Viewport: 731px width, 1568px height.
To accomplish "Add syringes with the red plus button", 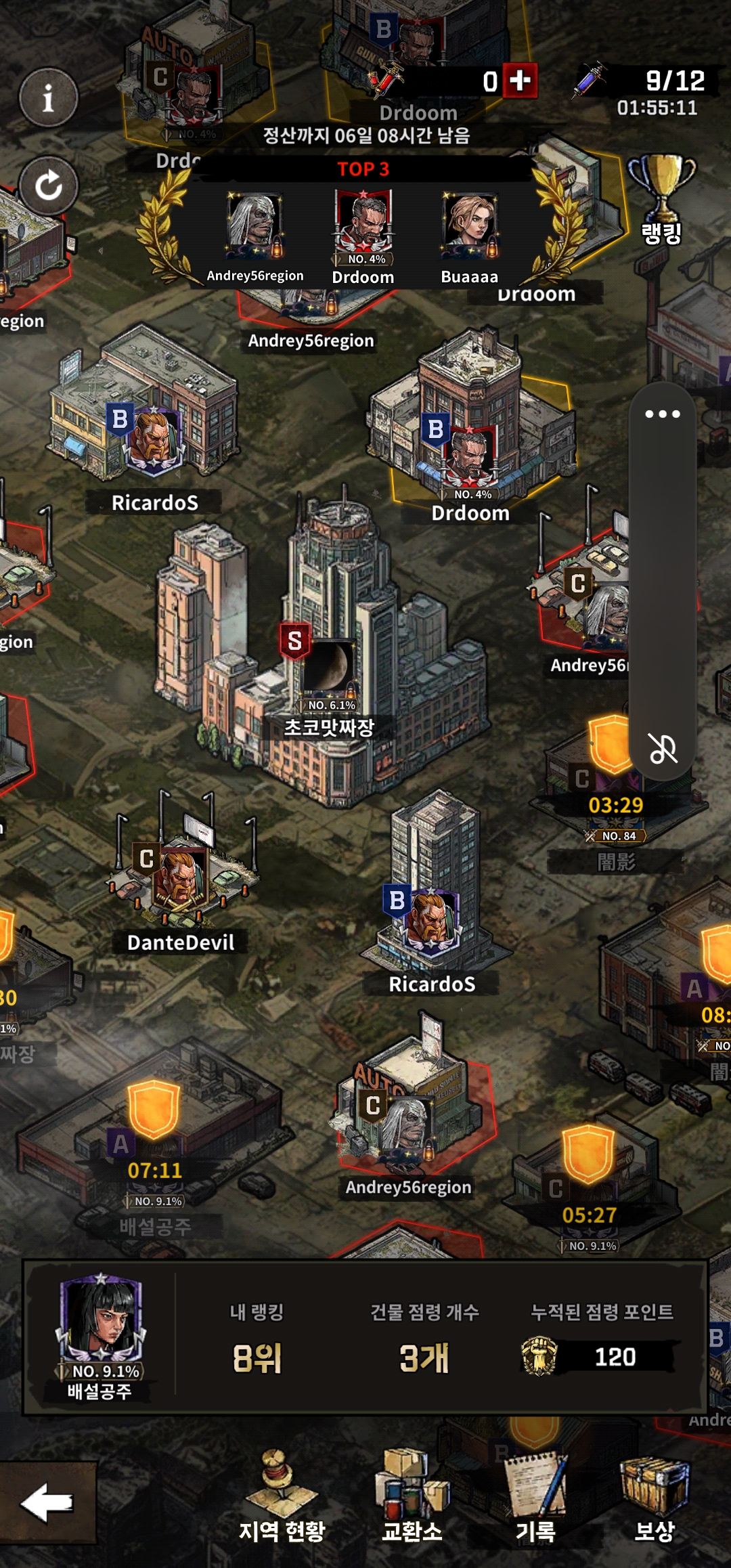I will pyautogui.click(x=520, y=81).
